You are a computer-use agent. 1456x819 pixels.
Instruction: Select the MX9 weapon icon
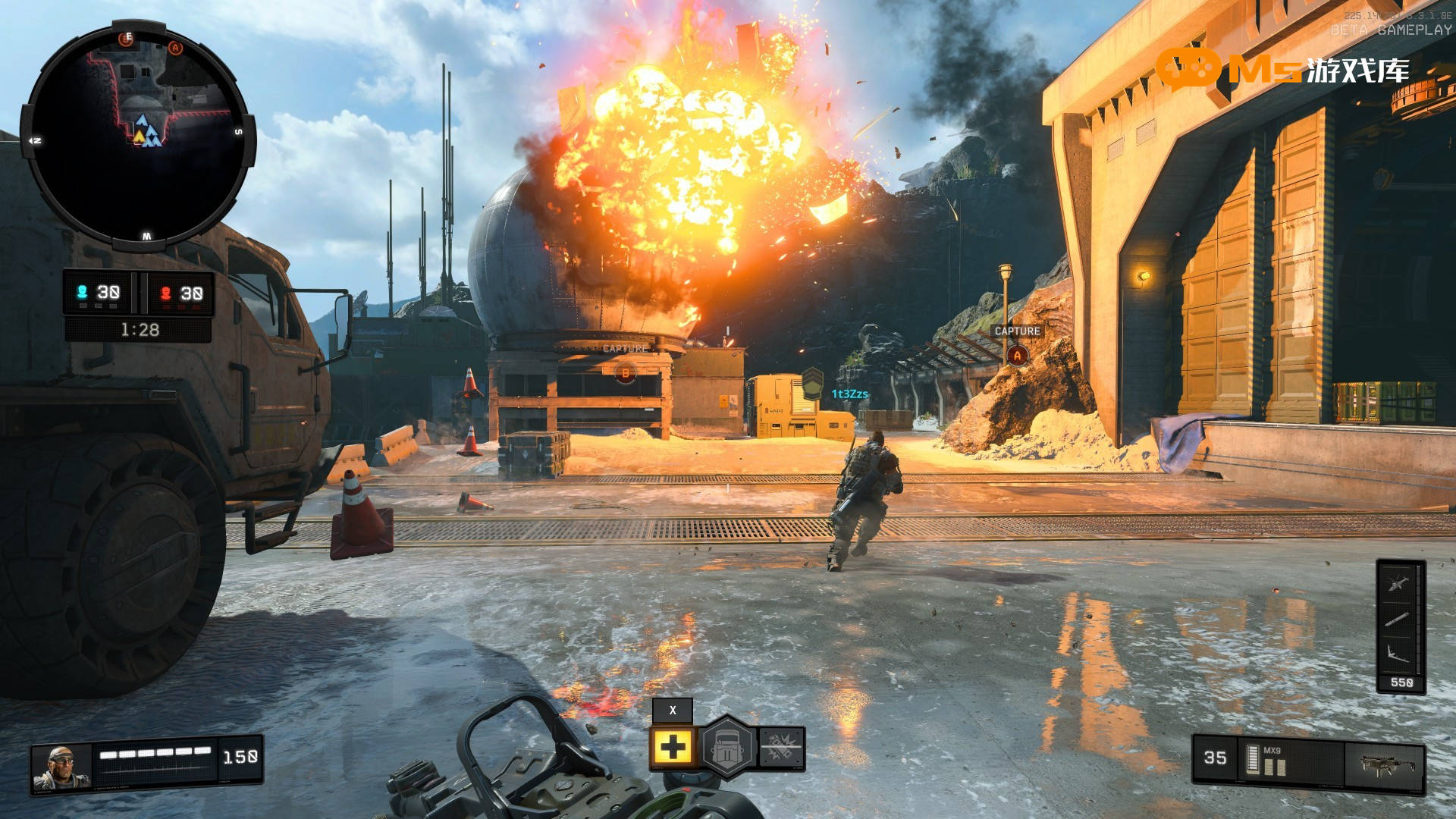tap(1383, 764)
